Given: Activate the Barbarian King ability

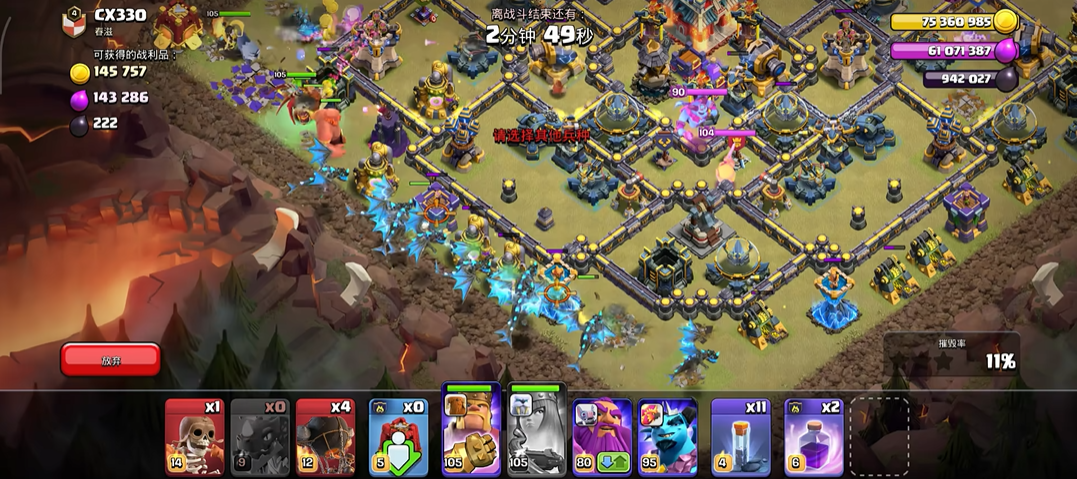Looking at the screenshot, I should [x=471, y=430].
